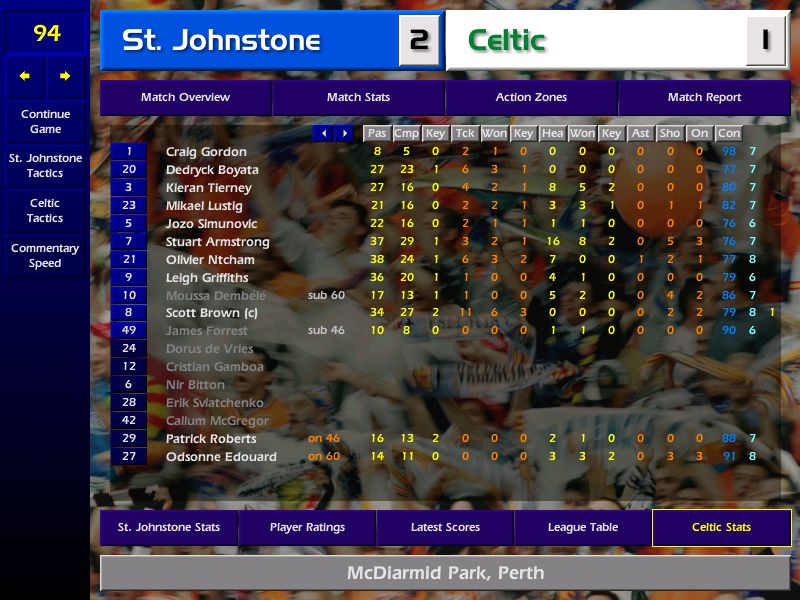Open the League Table
The height and width of the screenshot is (600, 800).
583,527
